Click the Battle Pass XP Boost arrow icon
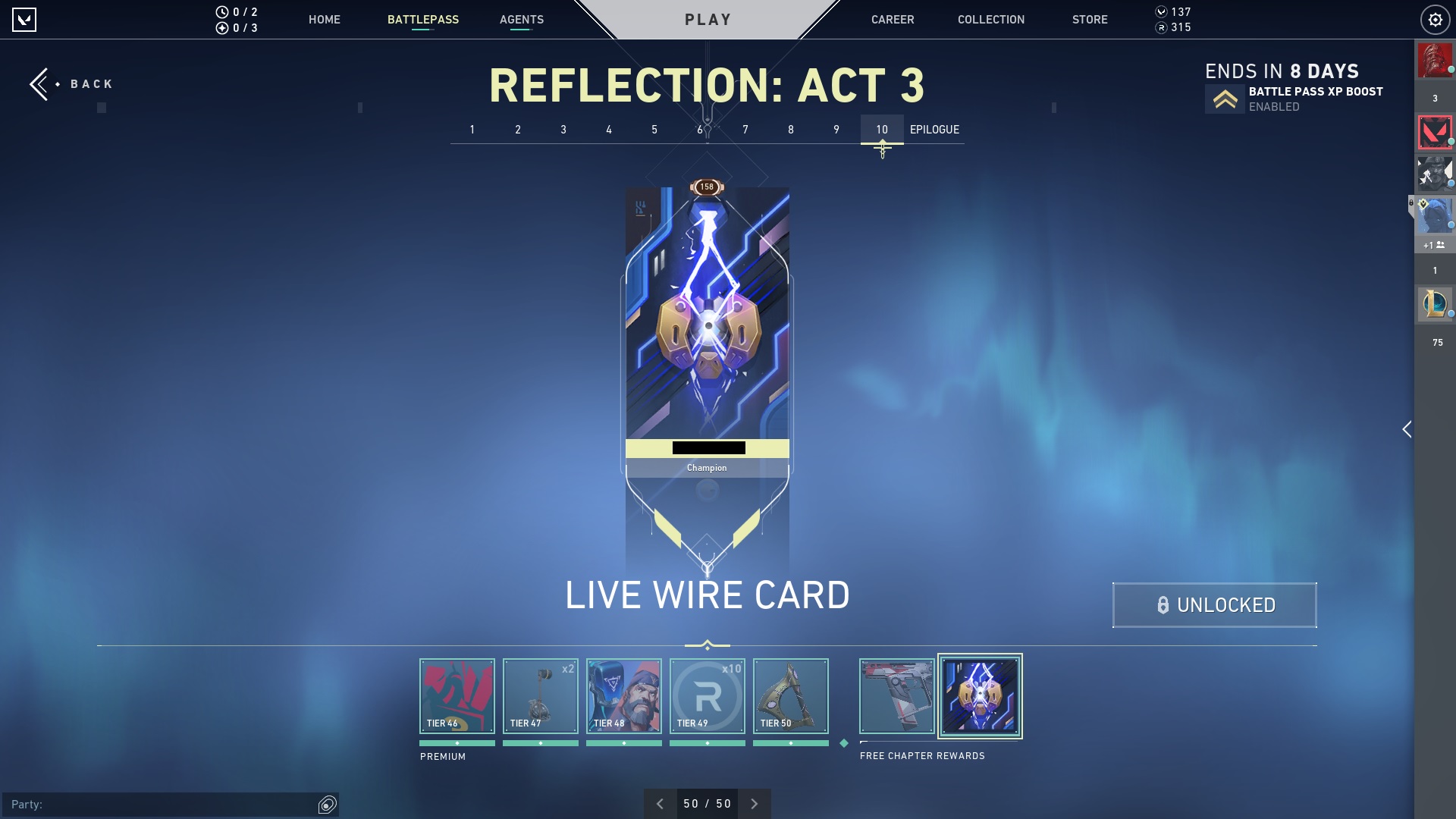The width and height of the screenshot is (1456, 819). (x=1224, y=99)
